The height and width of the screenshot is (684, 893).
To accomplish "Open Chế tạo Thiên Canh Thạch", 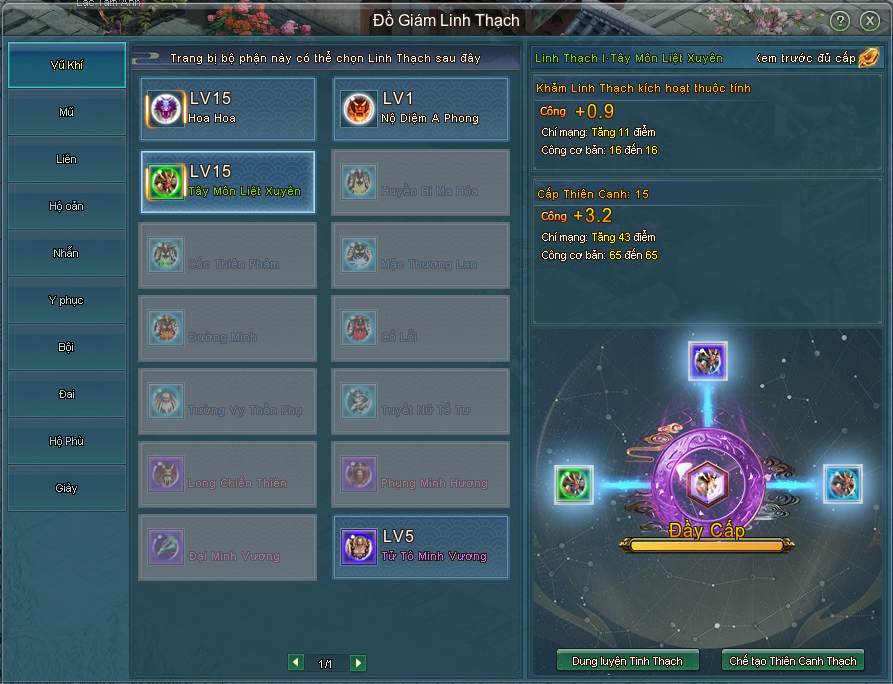I will point(792,660).
